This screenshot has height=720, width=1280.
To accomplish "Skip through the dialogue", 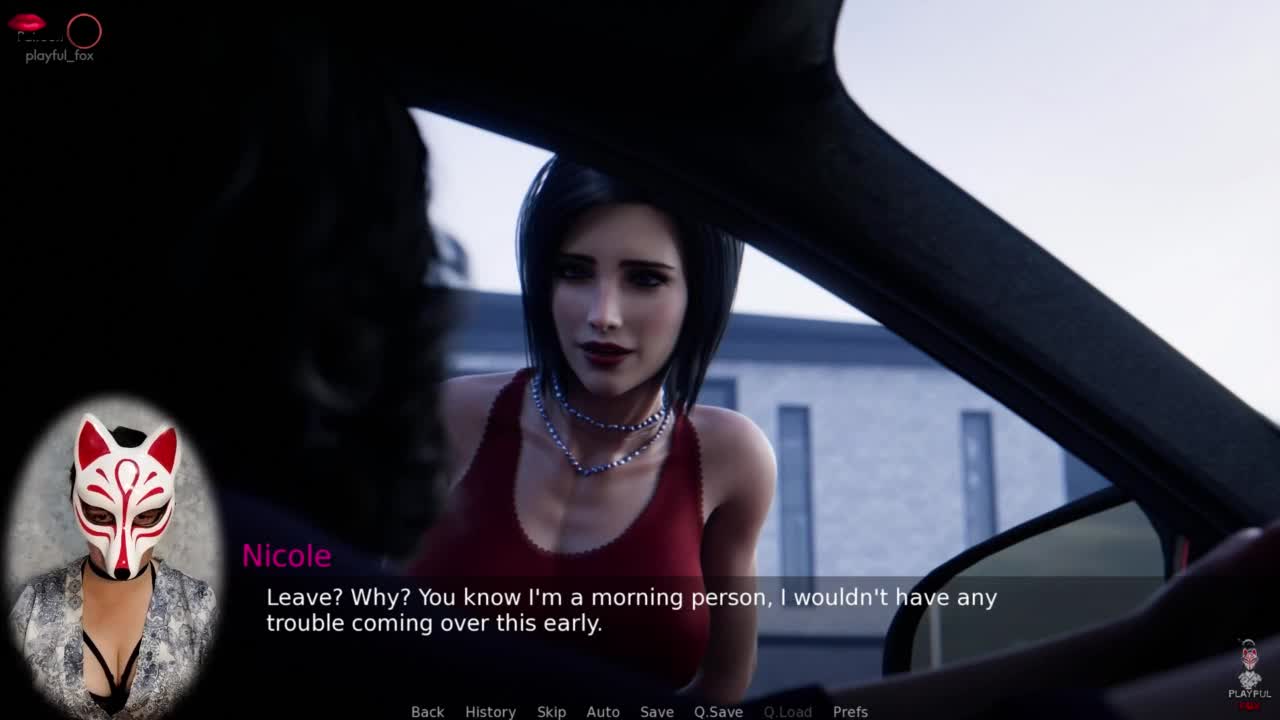I will click(x=551, y=711).
